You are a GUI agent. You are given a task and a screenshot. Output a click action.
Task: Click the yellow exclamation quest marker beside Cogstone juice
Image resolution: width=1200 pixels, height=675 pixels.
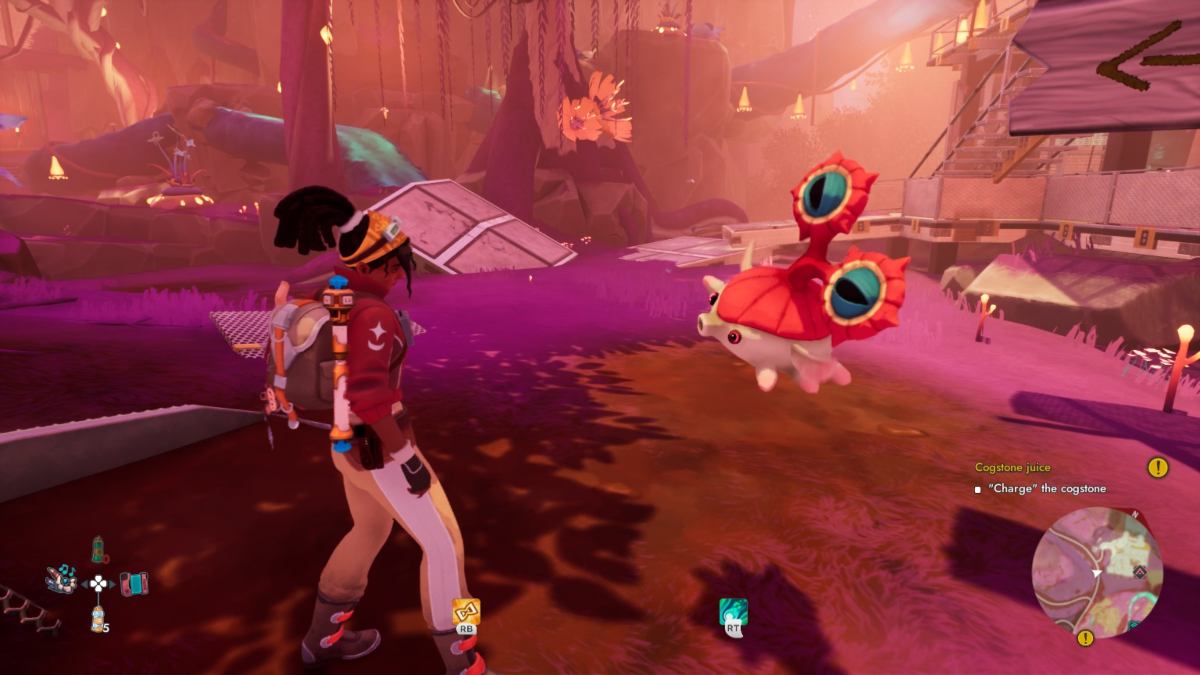[1158, 467]
